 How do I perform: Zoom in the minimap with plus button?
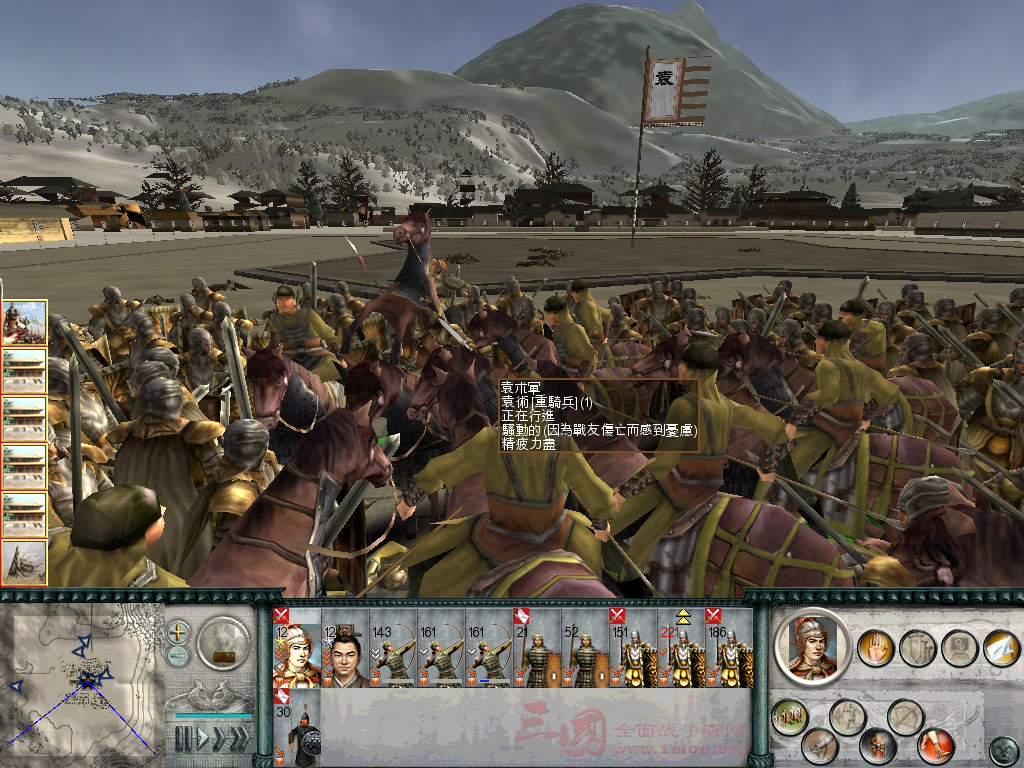click(179, 633)
